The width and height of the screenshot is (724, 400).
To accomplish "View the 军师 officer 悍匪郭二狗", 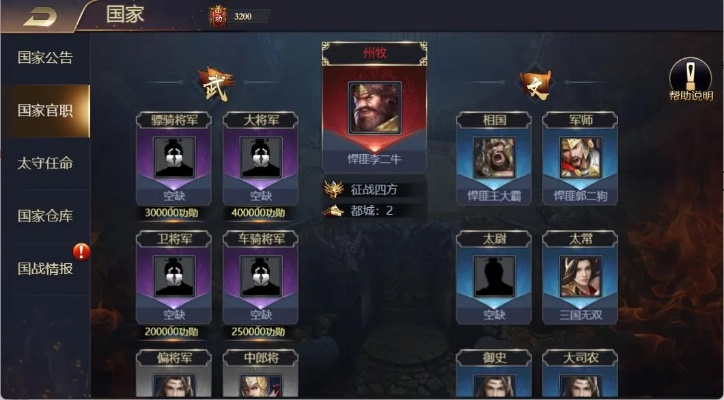I will (580, 158).
